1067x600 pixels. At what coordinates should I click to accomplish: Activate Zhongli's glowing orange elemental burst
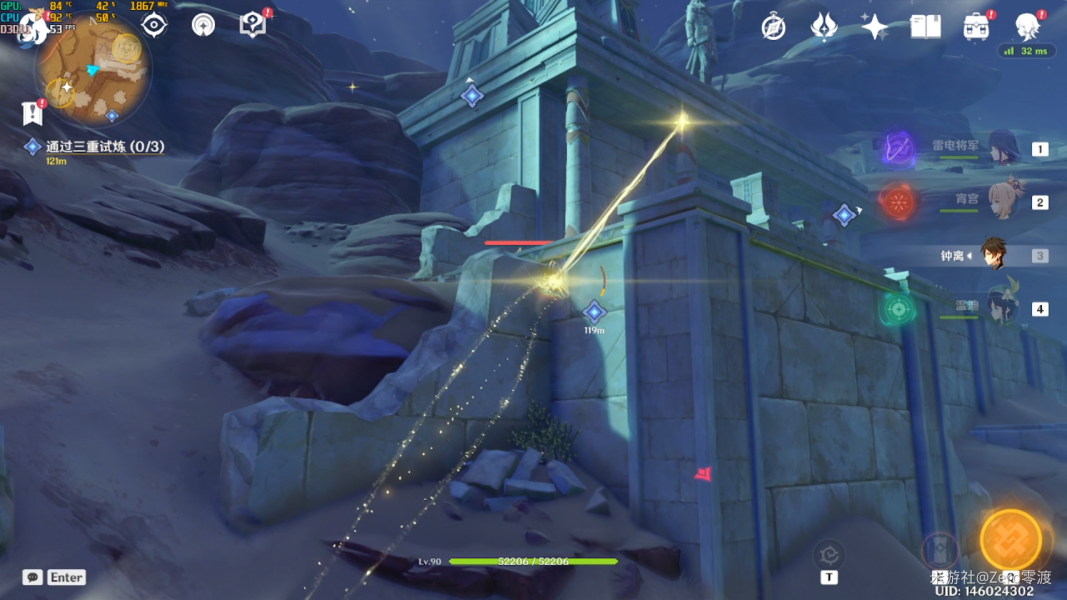(x=1011, y=541)
